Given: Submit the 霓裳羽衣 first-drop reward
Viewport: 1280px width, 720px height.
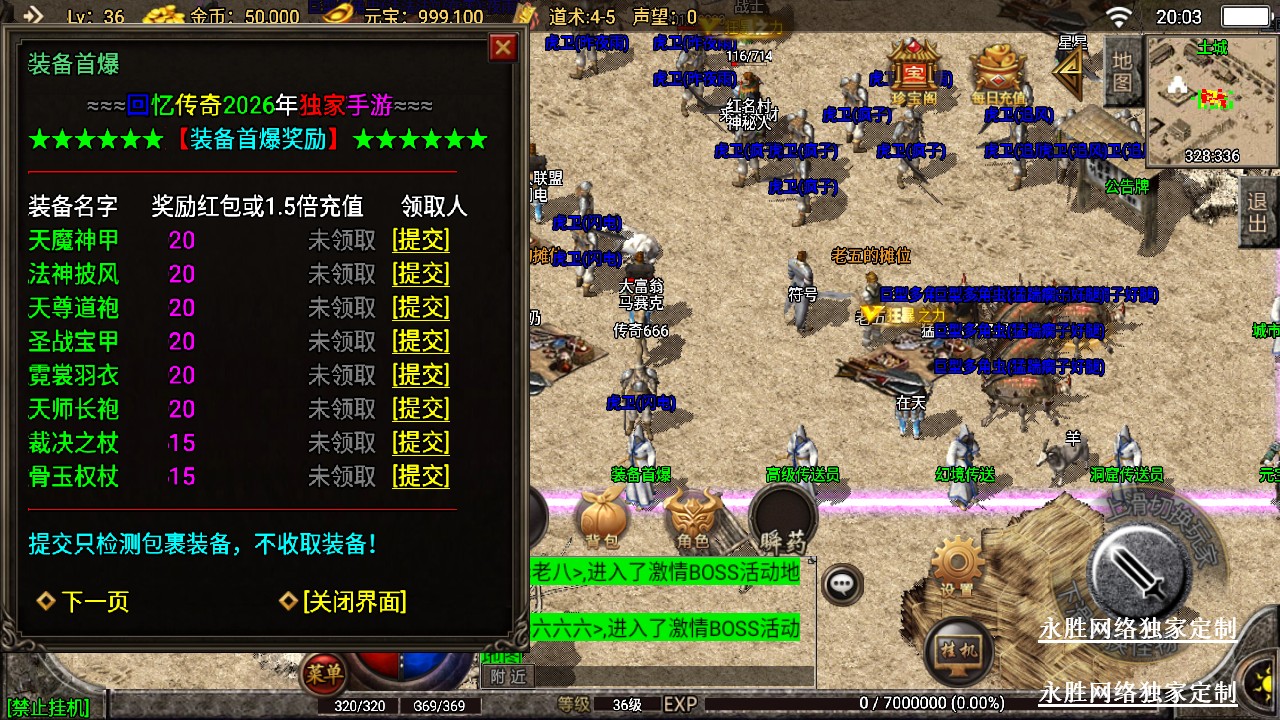Looking at the screenshot, I should click(x=421, y=375).
